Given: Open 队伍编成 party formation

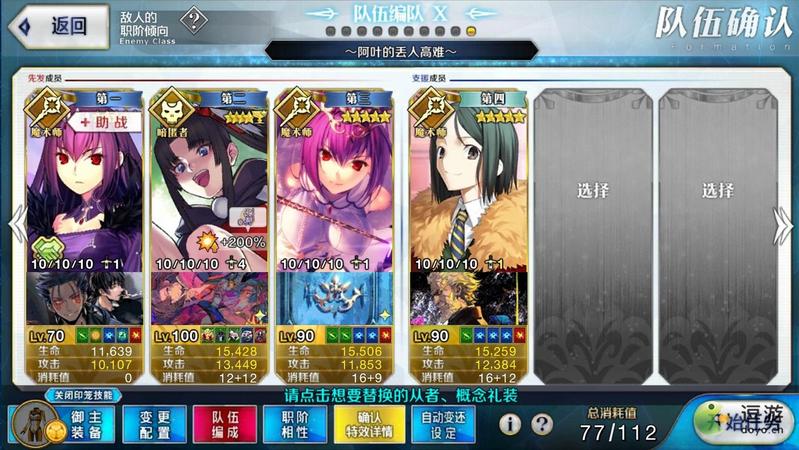Looking at the screenshot, I should coord(225,424).
